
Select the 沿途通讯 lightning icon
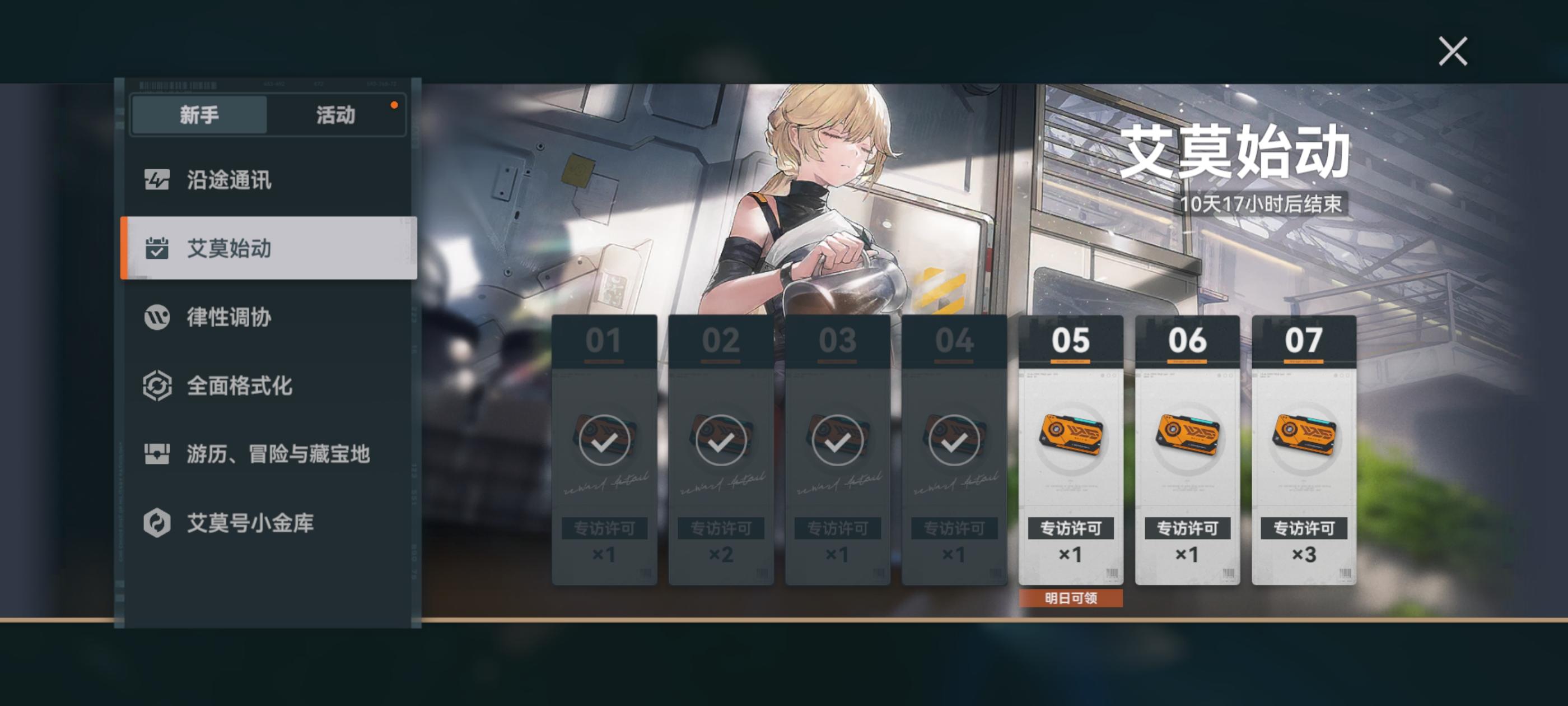pos(157,179)
